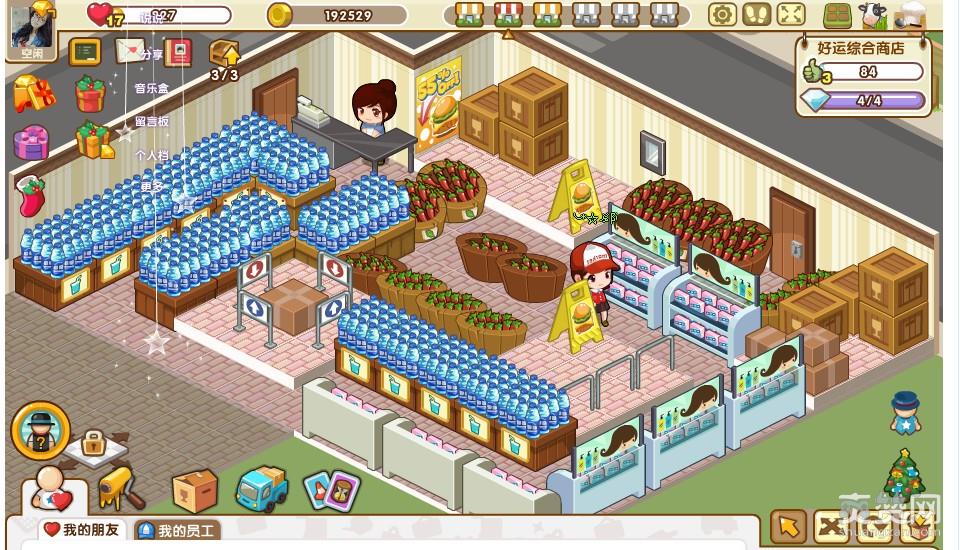960x550 pixels.
Task: Toggle fullscreen with the expand arrows icon
Action: [x=791, y=14]
